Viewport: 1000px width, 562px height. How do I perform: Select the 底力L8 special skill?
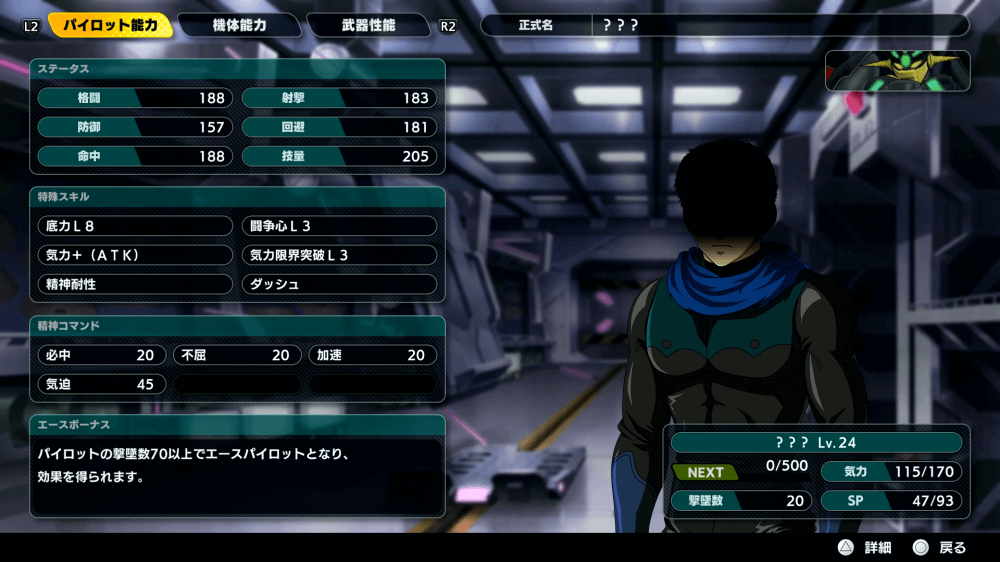(x=135, y=226)
